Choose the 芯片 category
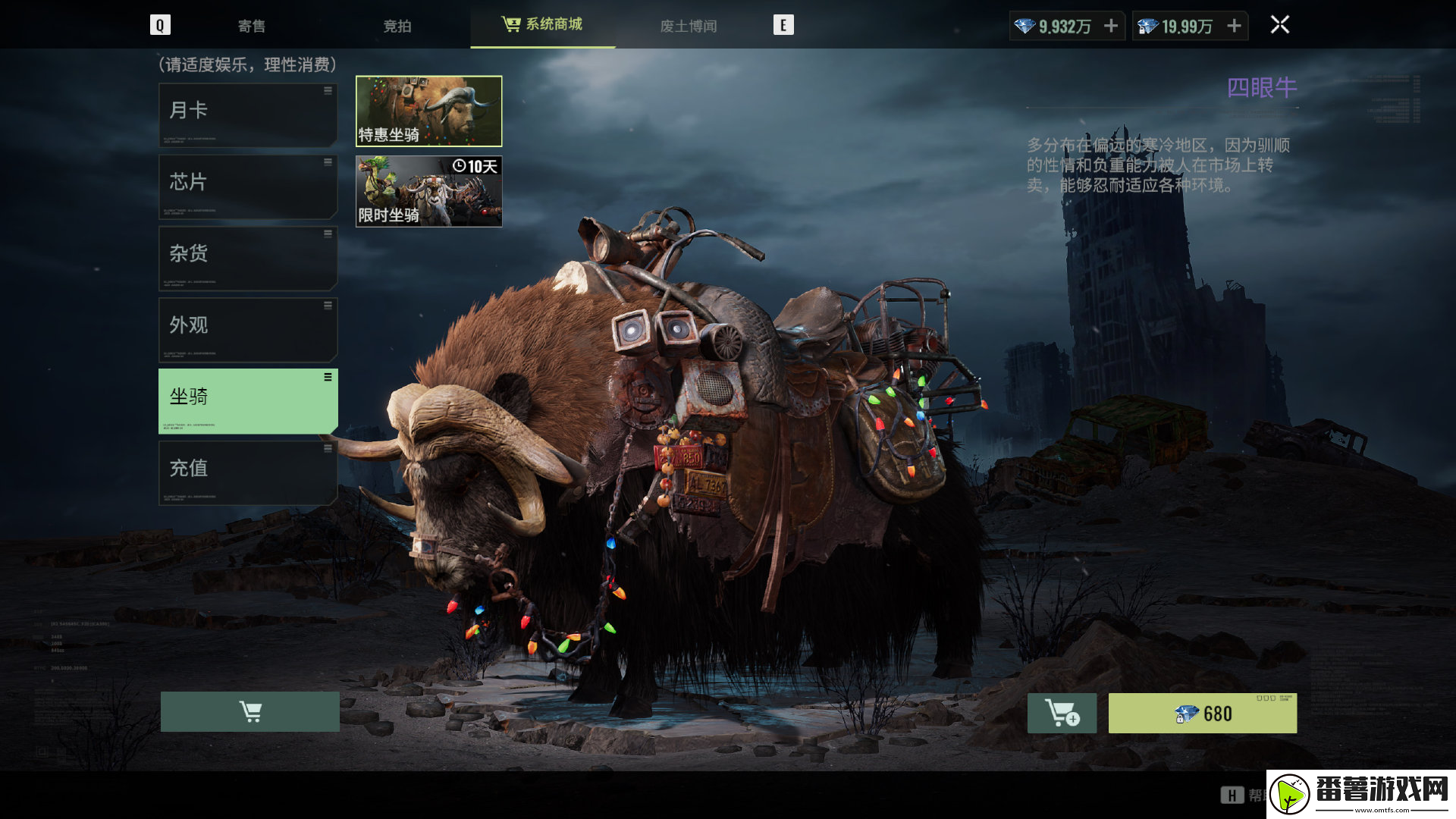 248,187
